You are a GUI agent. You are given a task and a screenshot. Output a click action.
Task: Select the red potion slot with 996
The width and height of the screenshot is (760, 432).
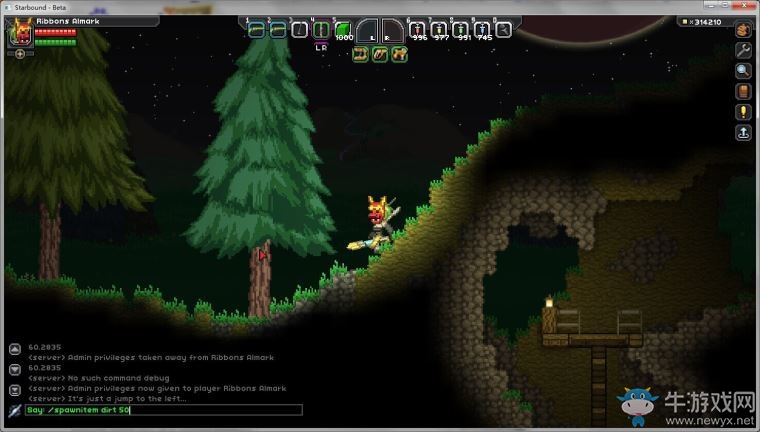click(x=419, y=30)
